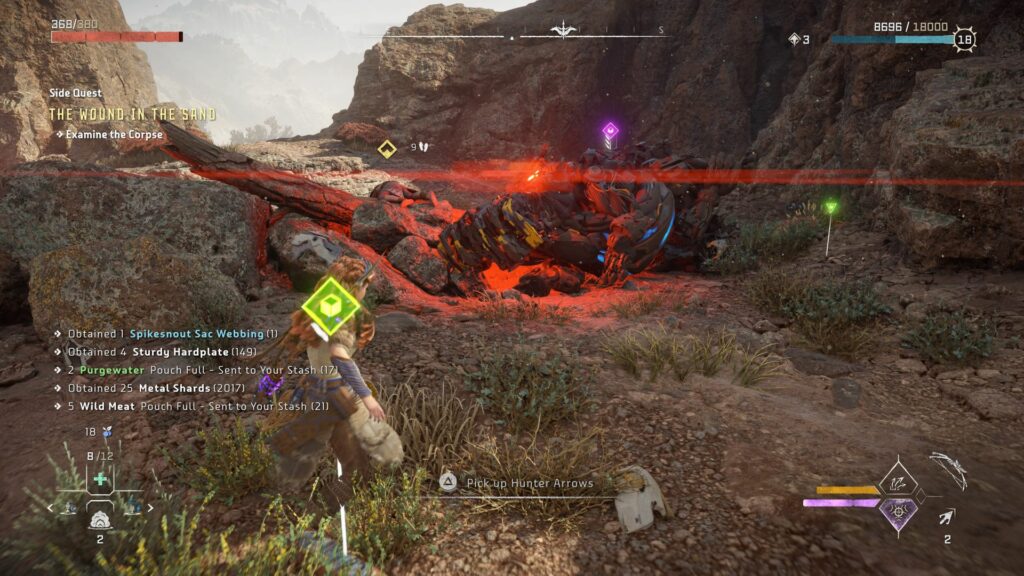The width and height of the screenshot is (1024, 576).
Task: Open The Wound in the Sand quest tracker
Action: [132, 114]
